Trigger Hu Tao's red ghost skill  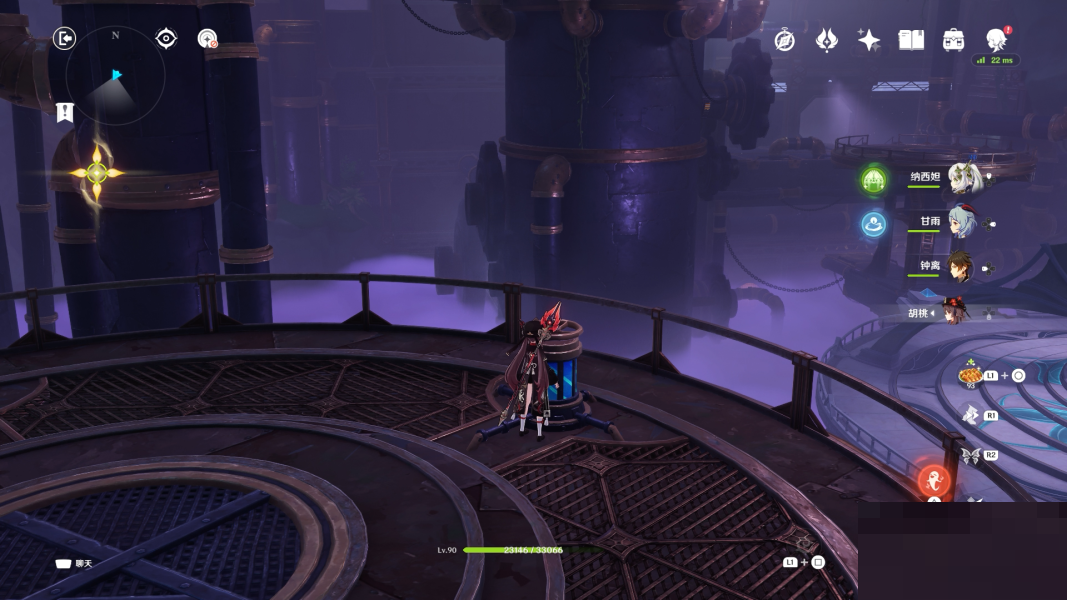934,481
